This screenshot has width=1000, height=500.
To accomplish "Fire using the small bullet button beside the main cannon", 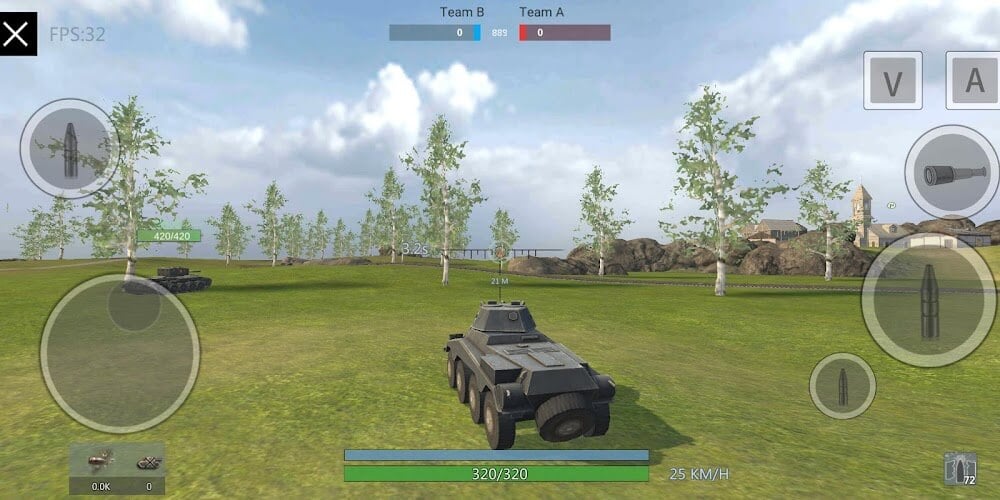I will 842,386.
